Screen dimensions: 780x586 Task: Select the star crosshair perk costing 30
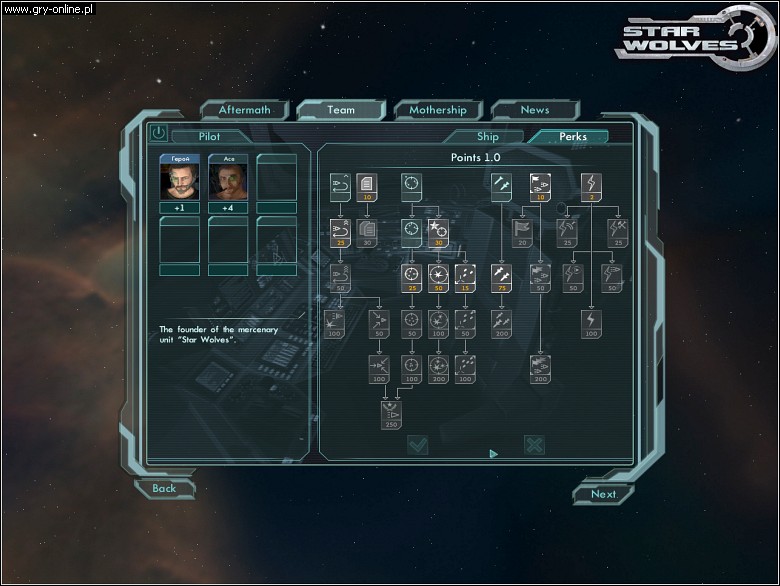point(438,233)
